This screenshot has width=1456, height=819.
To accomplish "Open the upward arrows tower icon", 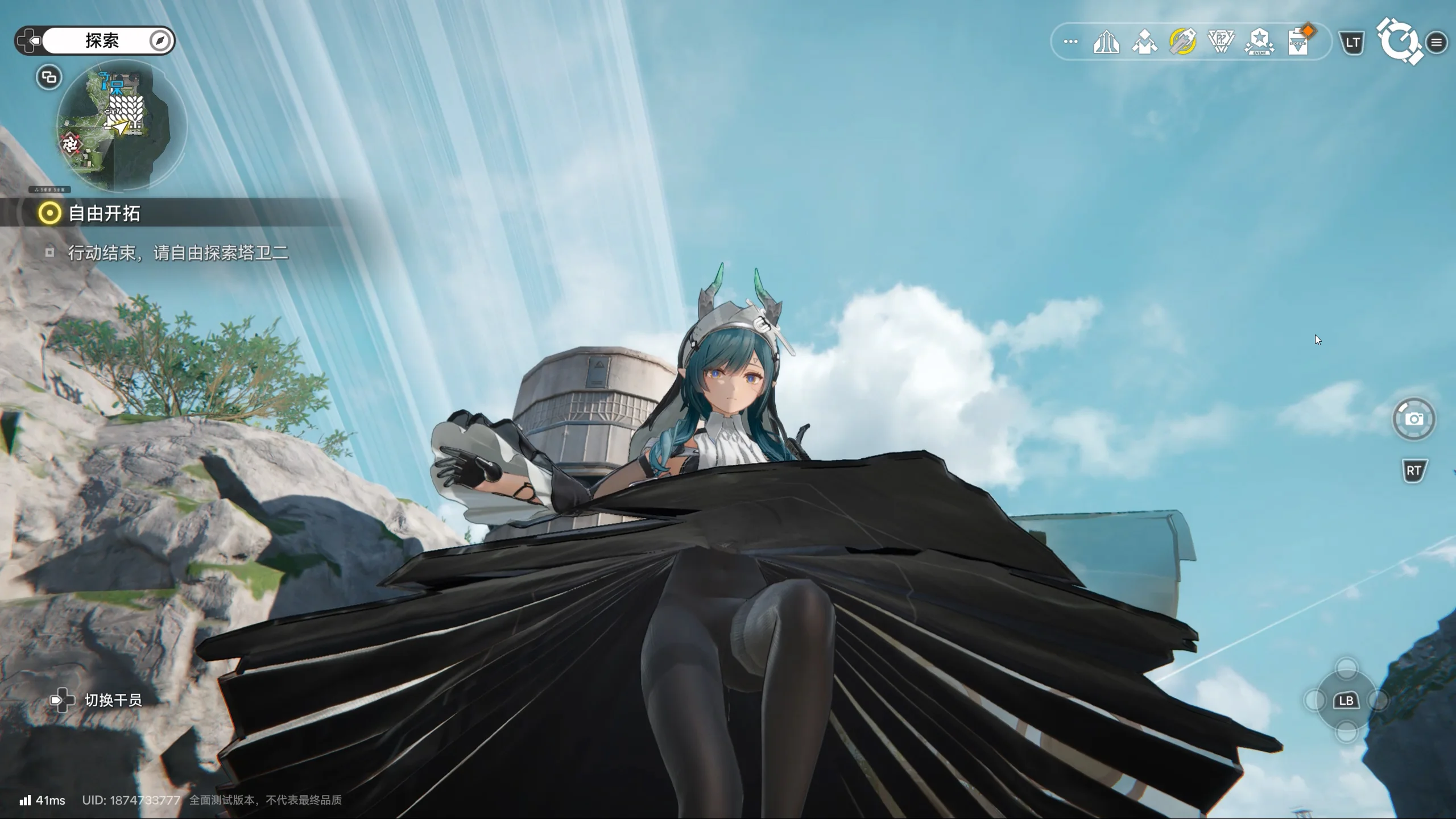I will pos(1106,42).
